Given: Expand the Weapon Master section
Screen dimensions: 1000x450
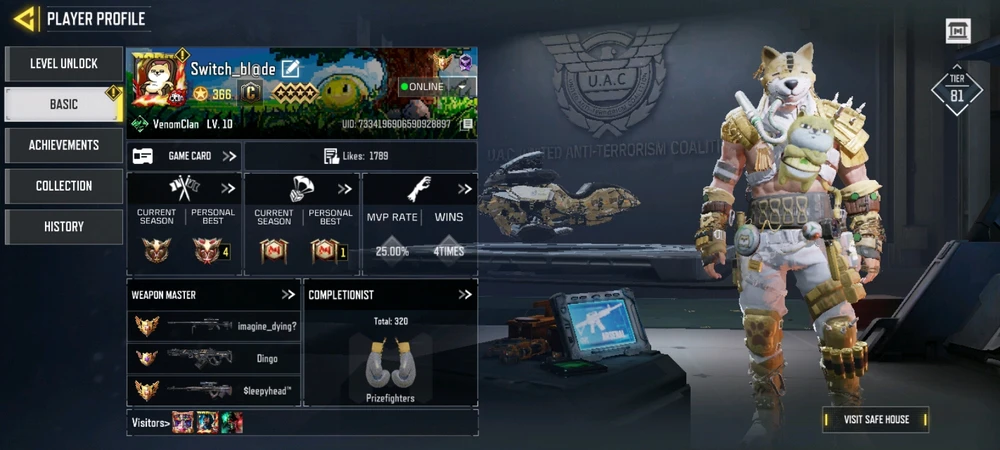Looking at the screenshot, I should point(288,295).
